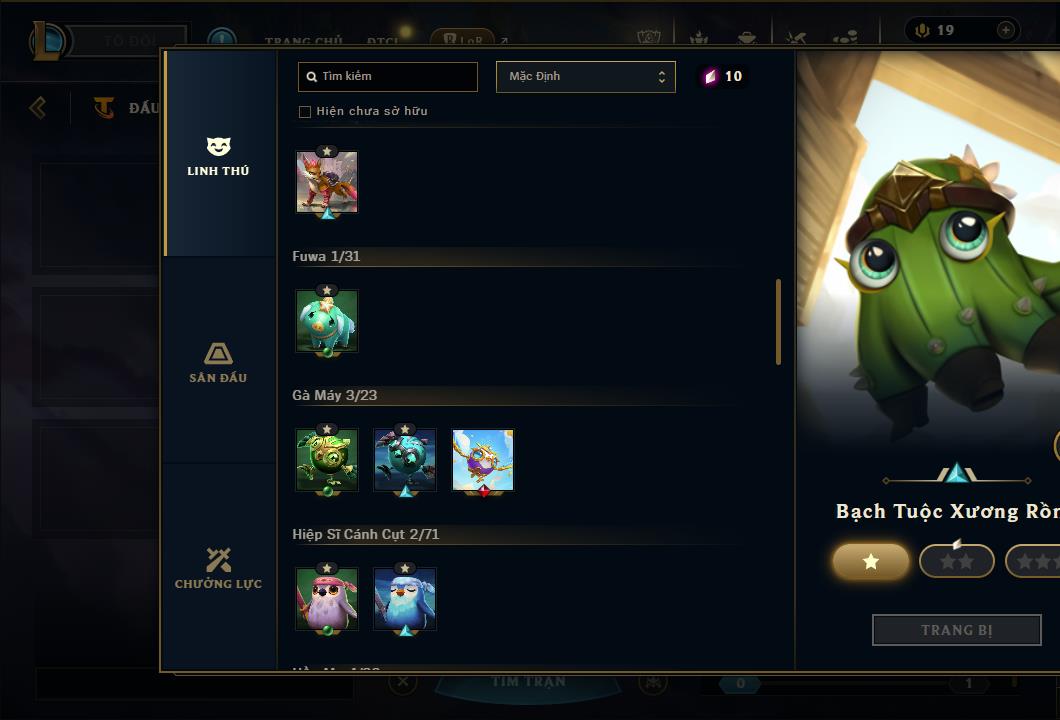Click the Trang Bị equip button
Screen dimensions: 1060x720
(956, 630)
